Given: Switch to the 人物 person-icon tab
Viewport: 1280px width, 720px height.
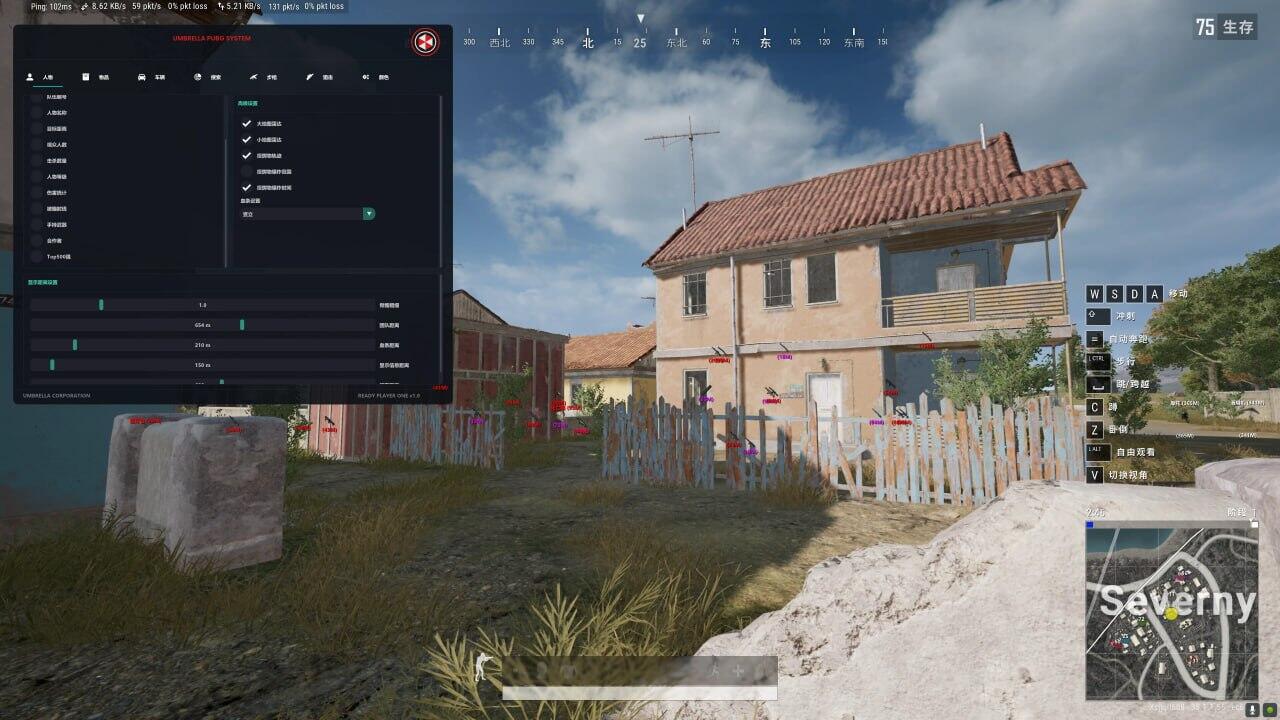Looking at the screenshot, I should tap(40, 77).
